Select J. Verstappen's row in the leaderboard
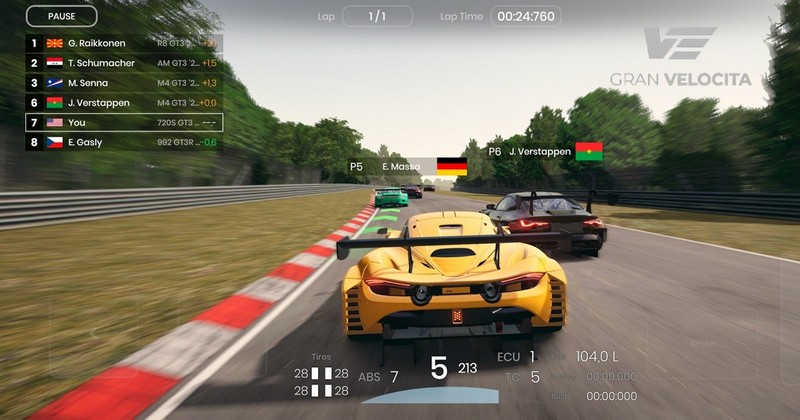The image size is (800, 420). pyautogui.click(x=124, y=102)
